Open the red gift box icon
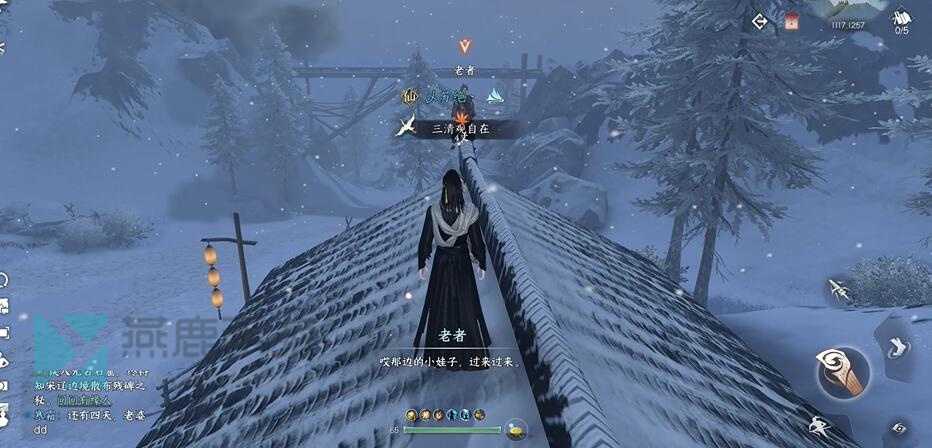This screenshot has width=932, height=448. click(x=792, y=21)
